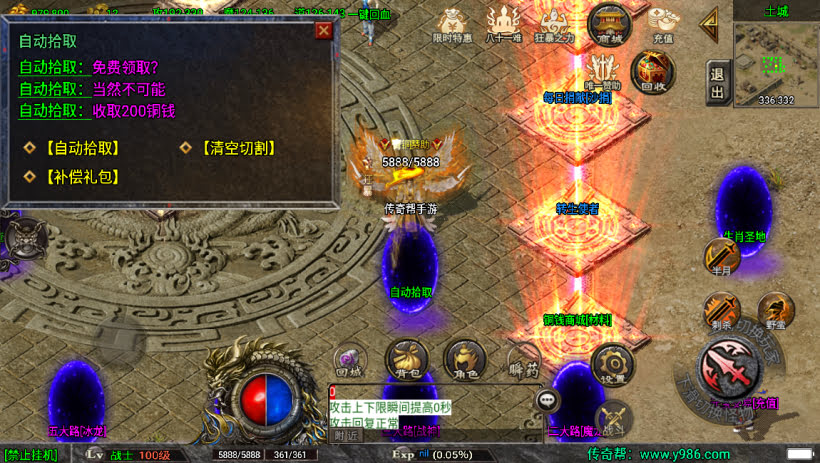Open the 回收 treasure chest icon
Screen dimensions: 820x463
point(654,70)
